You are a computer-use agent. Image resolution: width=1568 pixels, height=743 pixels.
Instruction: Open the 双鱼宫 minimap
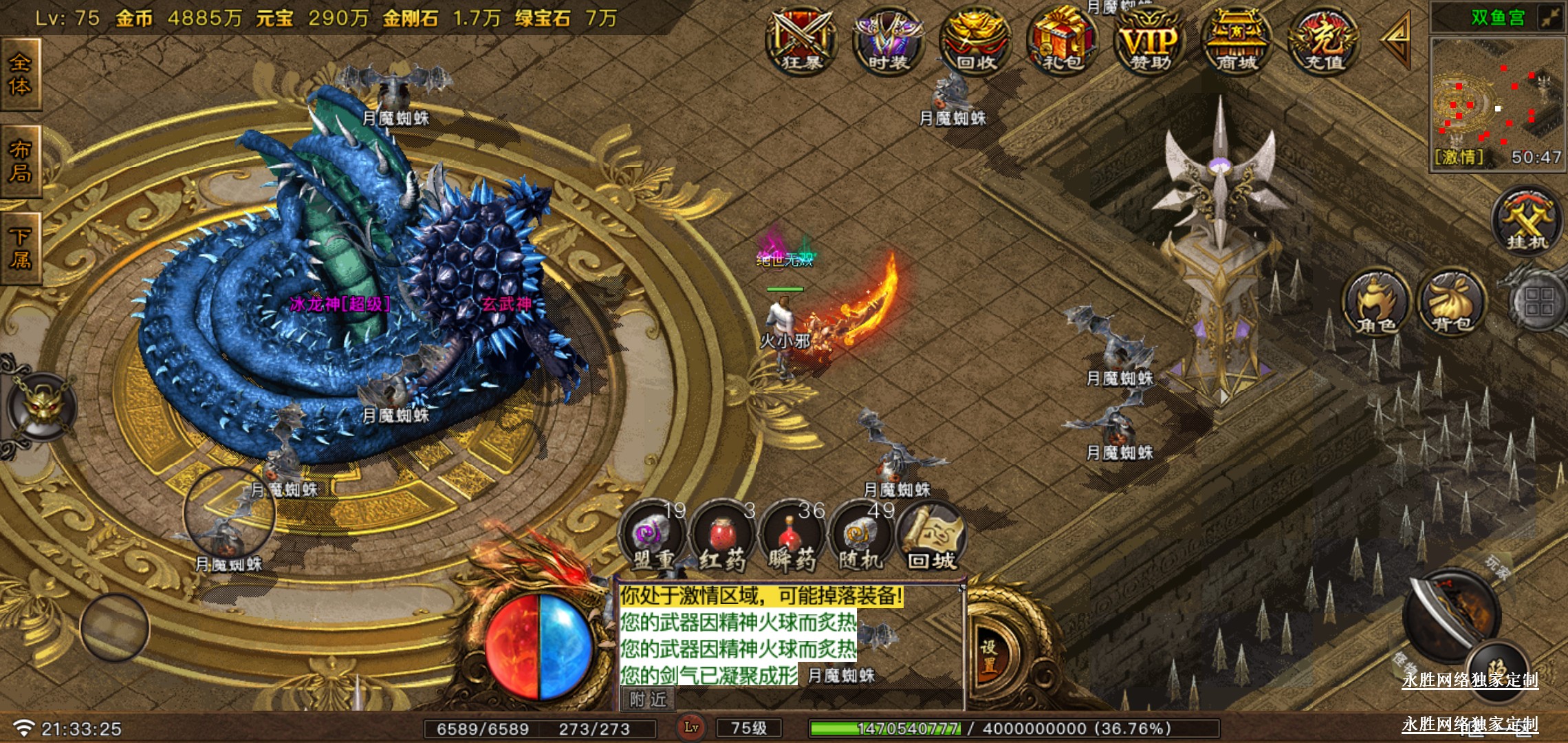(x=1498, y=103)
